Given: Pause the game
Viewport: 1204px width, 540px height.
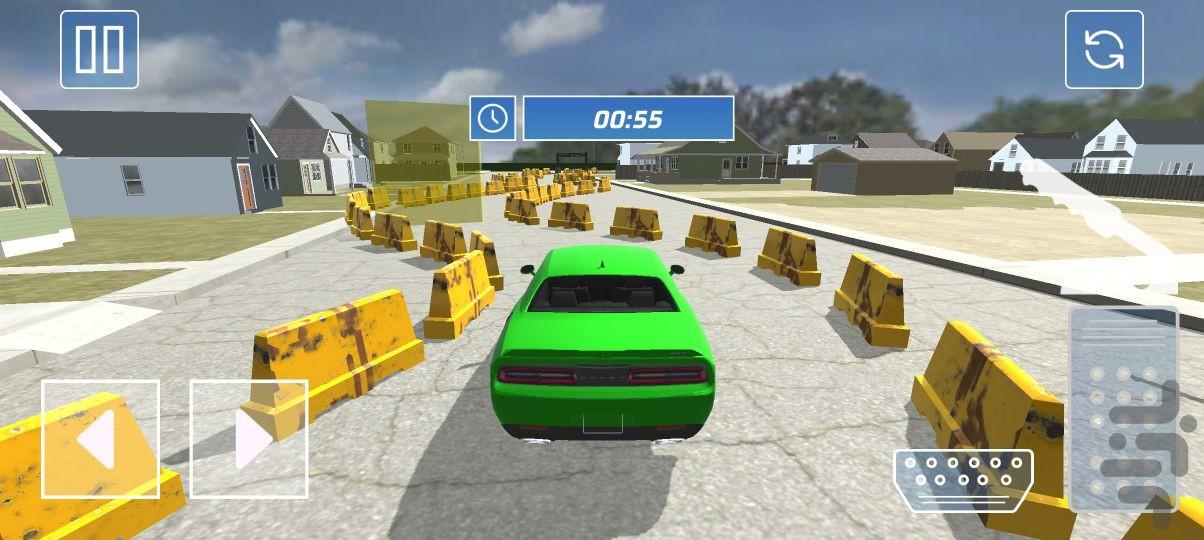Looking at the screenshot, I should pyautogui.click(x=99, y=49).
